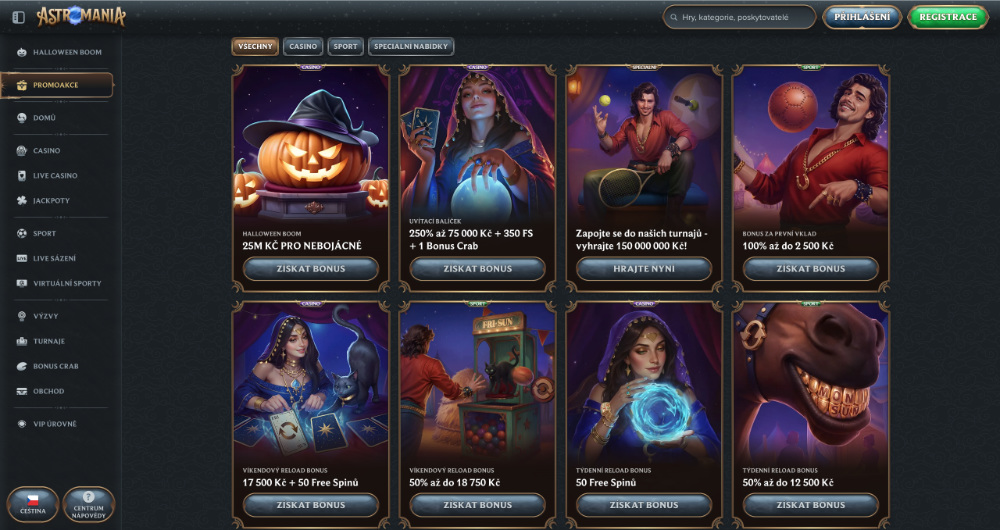Visit the Obchod shop entry
This screenshot has height=530, width=1000.
[x=48, y=391]
